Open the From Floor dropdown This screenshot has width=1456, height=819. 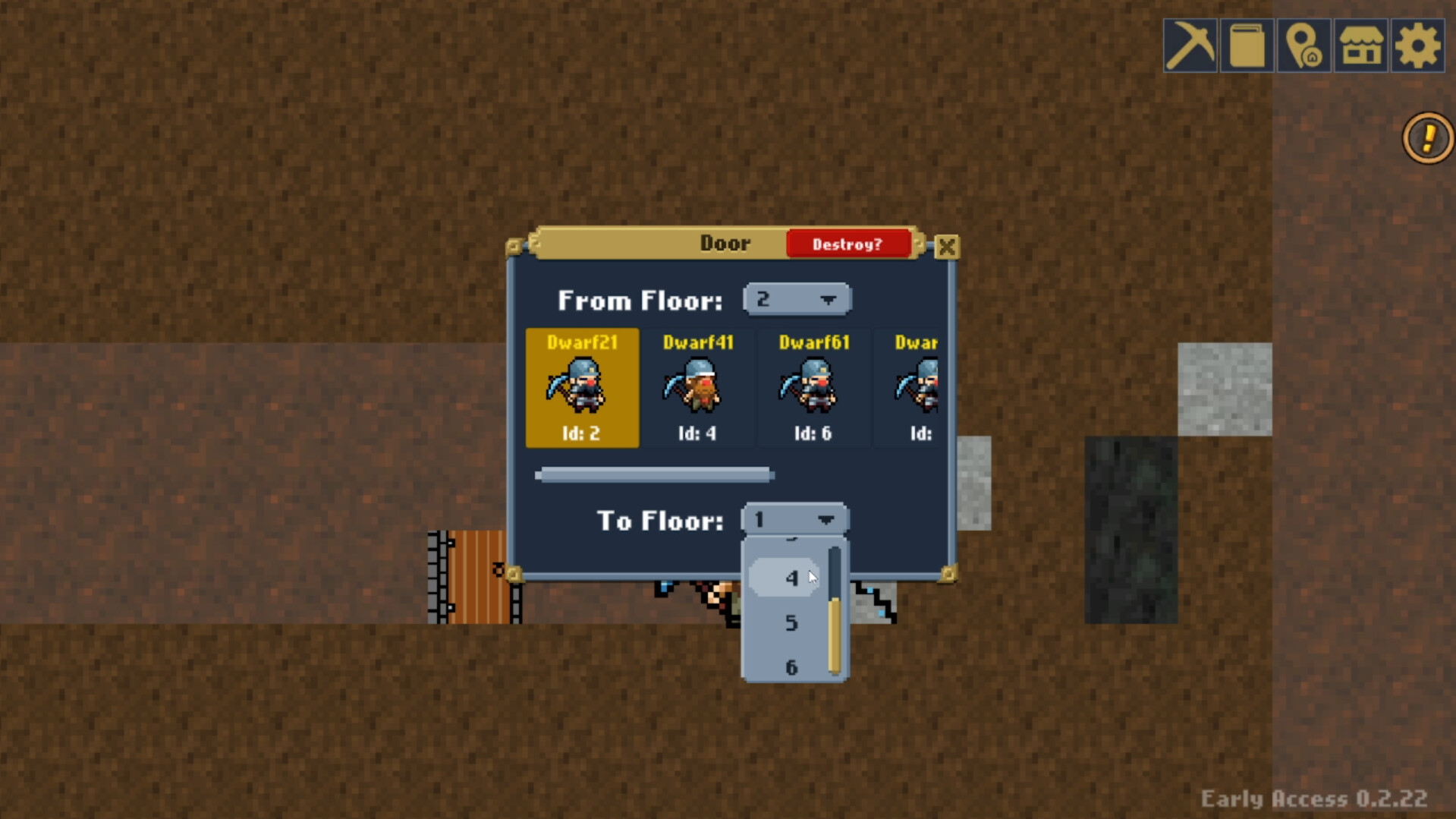pyautogui.click(x=797, y=299)
